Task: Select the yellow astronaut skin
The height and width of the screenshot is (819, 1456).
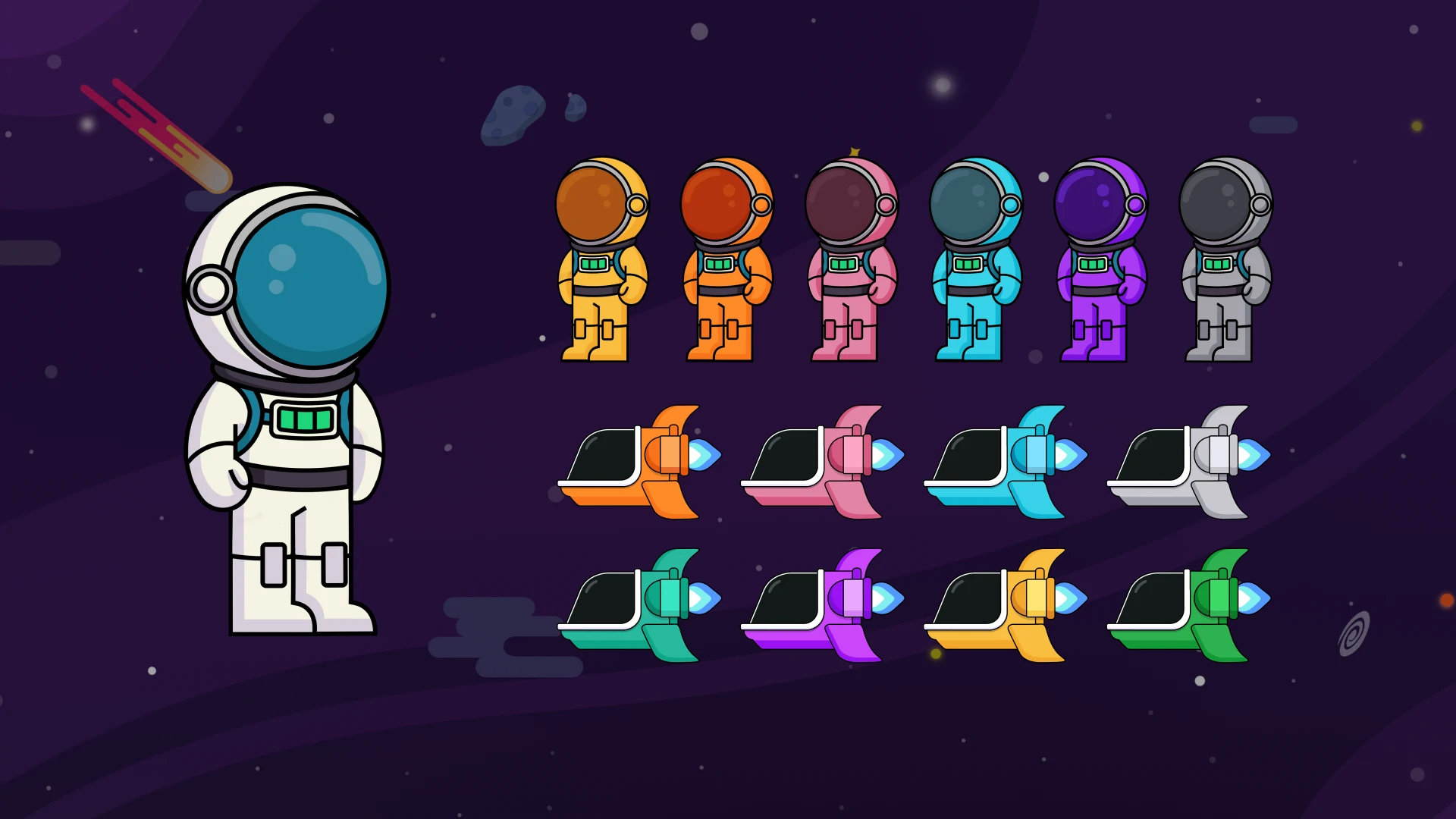Action: click(601, 259)
